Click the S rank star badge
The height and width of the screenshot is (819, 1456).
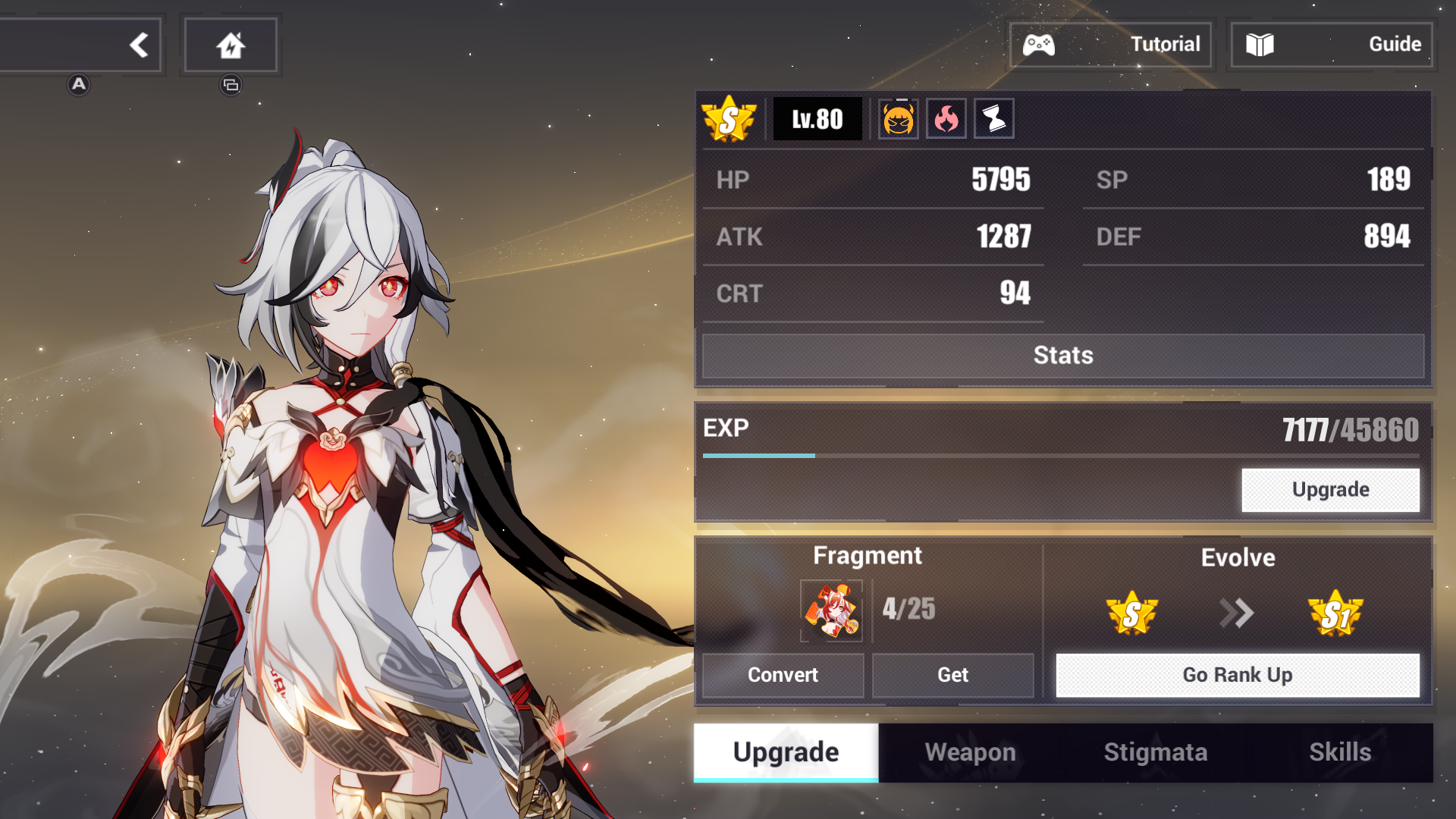(x=730, y=118)
